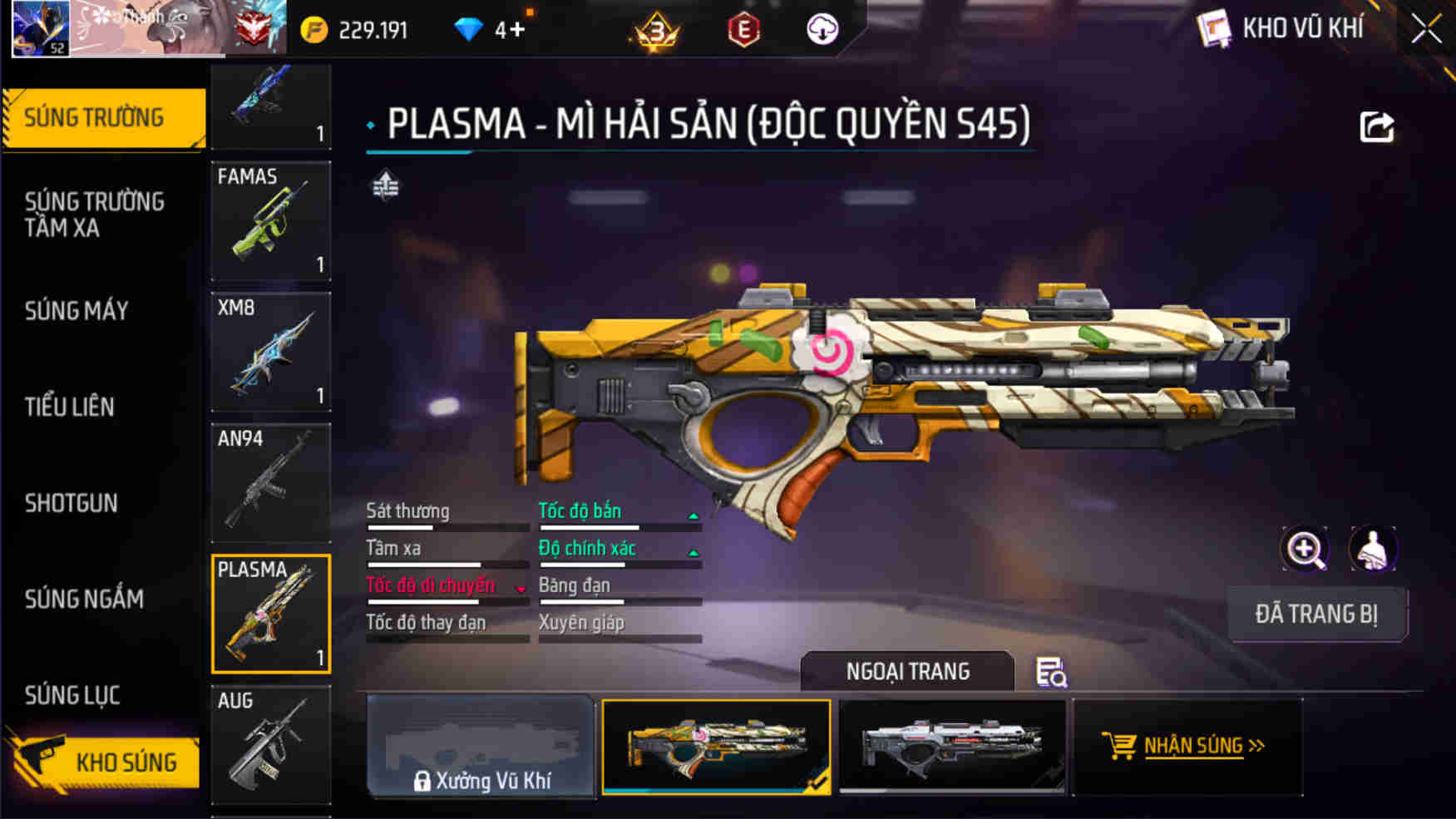1456x819 pixels.
Task: Click the Đã Trang Bị button
Action: [1317, 614]
